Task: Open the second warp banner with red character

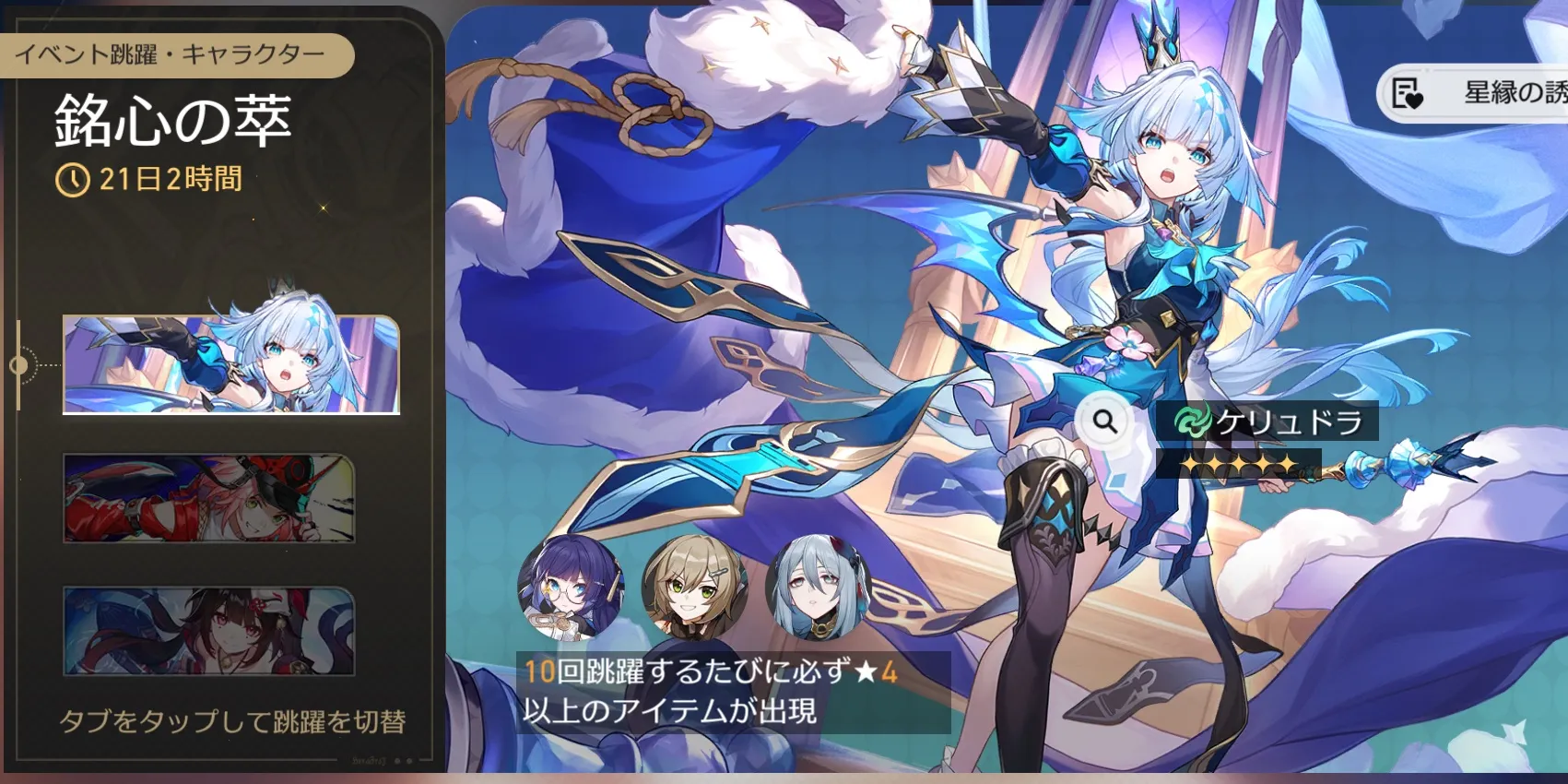Action: [207, 500]
